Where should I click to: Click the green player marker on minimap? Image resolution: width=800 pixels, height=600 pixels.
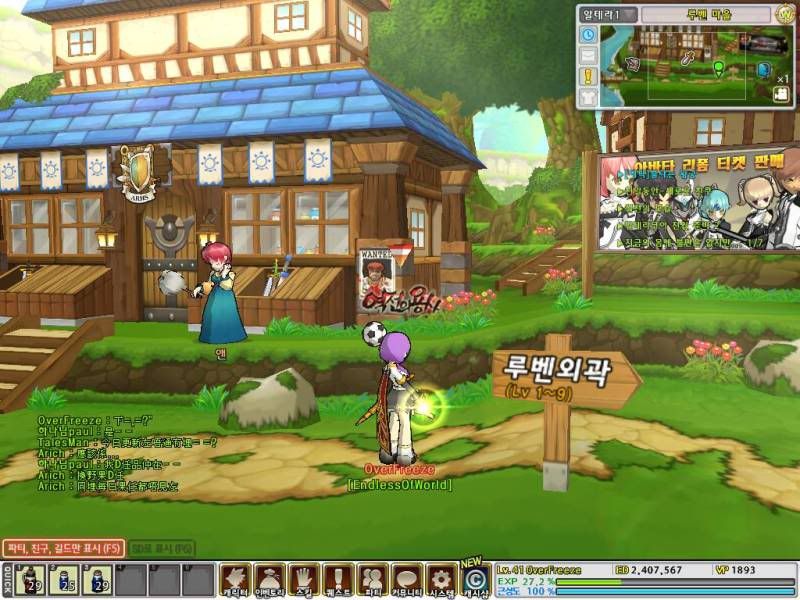(718, 67)
